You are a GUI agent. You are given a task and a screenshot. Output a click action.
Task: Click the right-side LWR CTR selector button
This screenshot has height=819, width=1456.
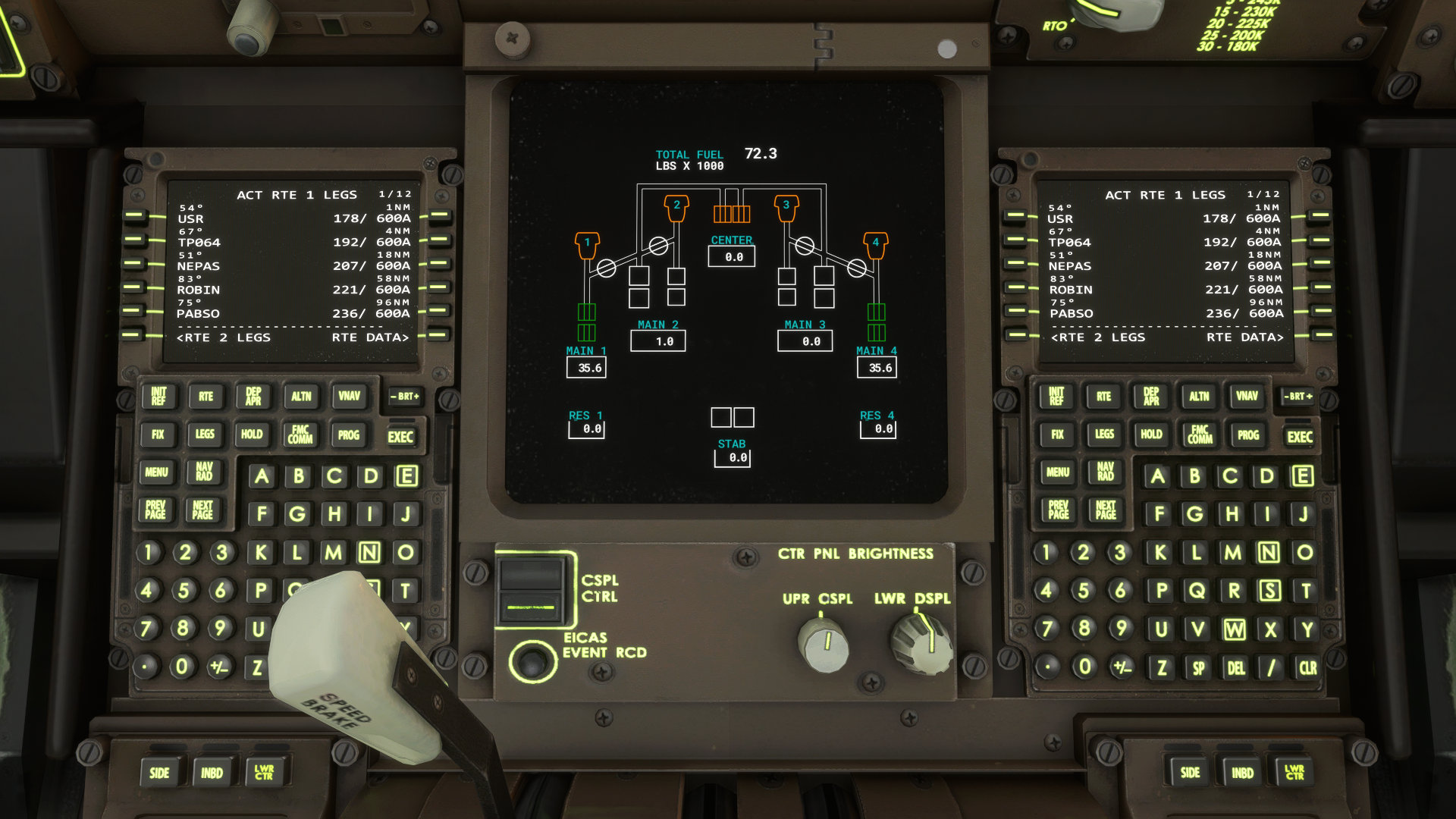[x=1294, y=773]
